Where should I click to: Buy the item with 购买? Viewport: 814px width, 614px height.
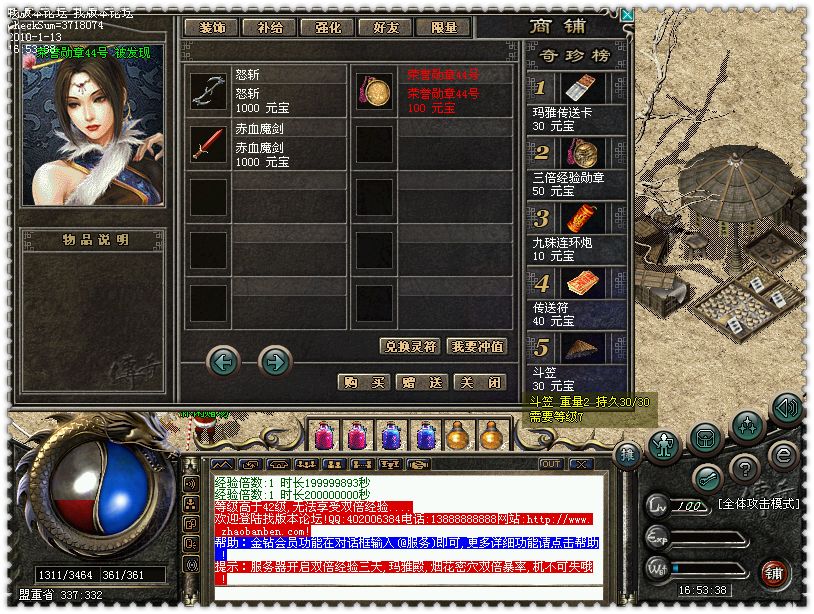point(363,382)
